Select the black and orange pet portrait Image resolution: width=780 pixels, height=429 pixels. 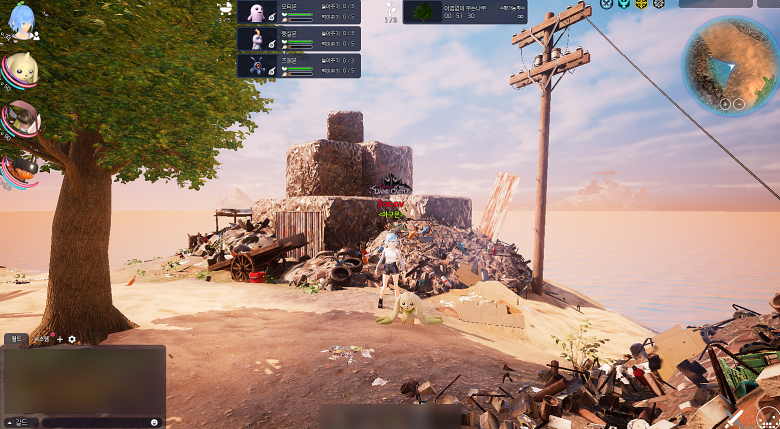20,166
